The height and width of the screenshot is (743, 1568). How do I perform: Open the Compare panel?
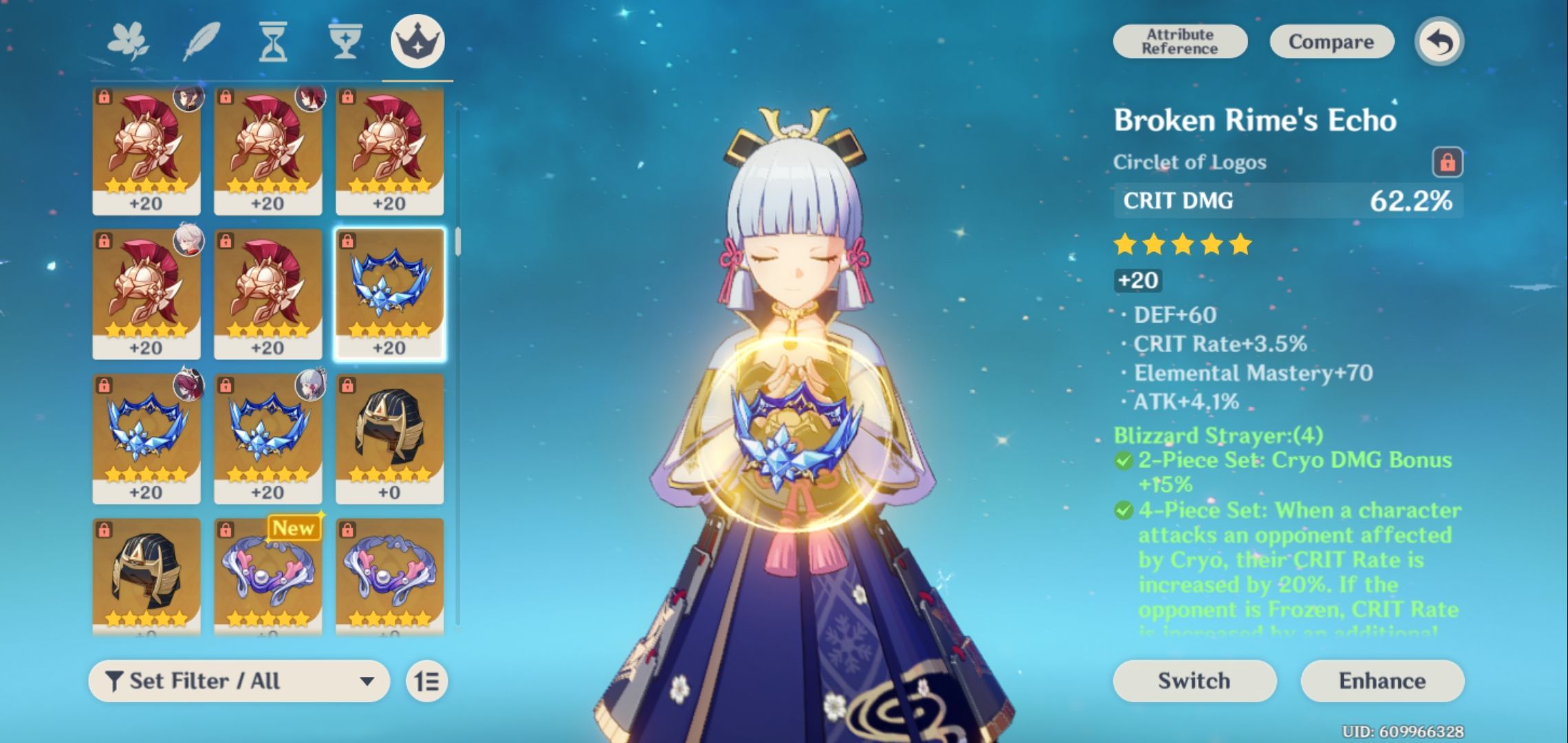tap(1331, 41)
